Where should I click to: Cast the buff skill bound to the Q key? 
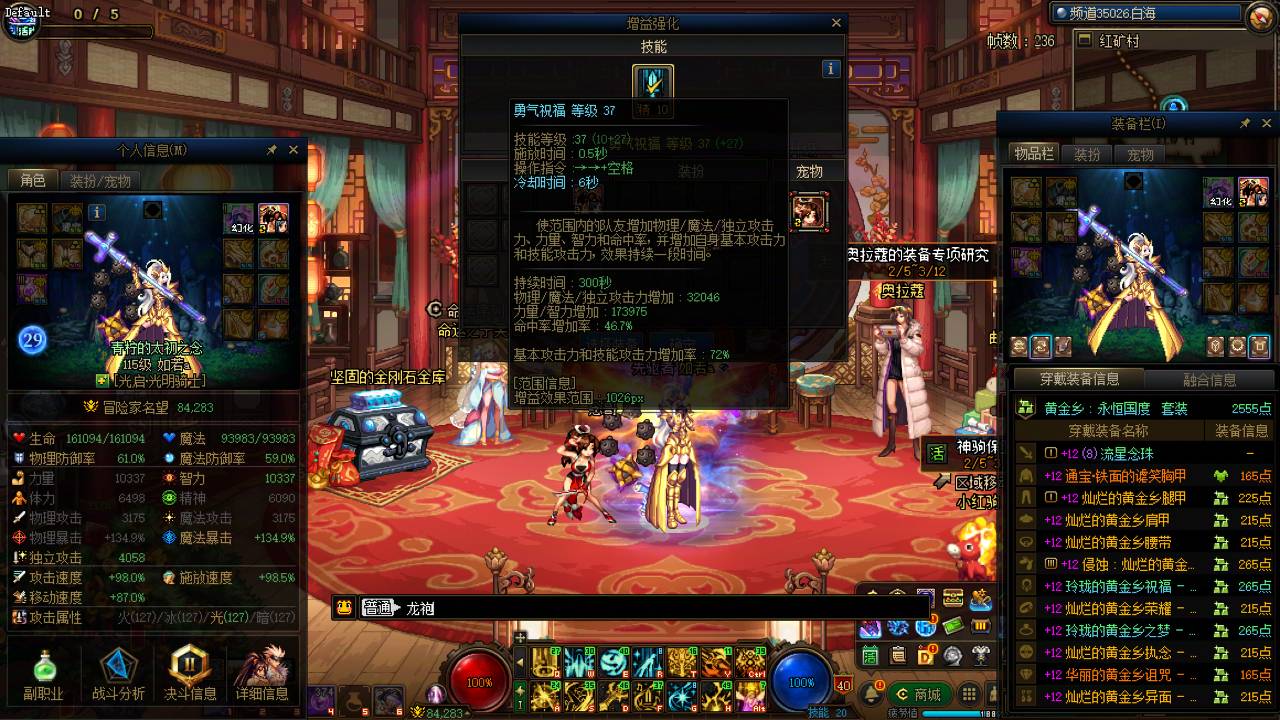(545, 663)
